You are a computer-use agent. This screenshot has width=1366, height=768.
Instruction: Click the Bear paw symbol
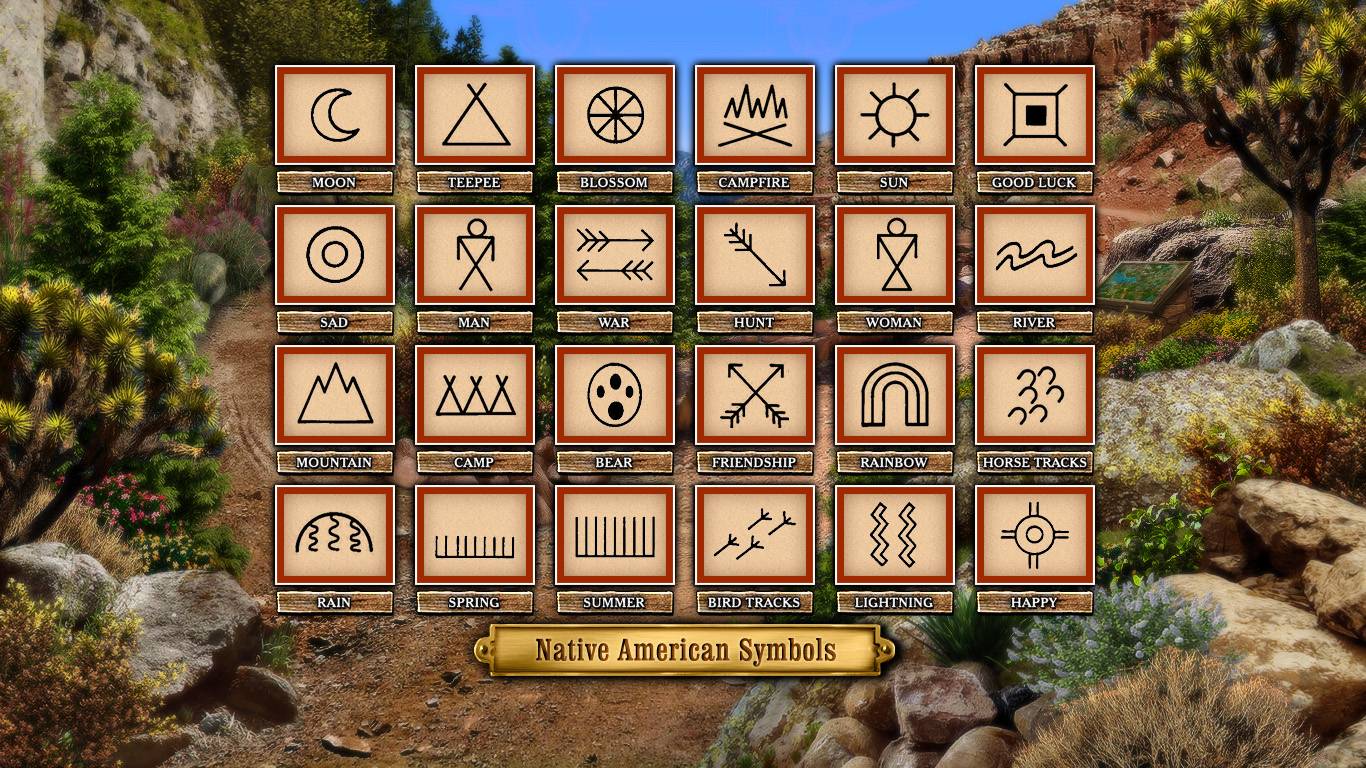pos(615,395)
